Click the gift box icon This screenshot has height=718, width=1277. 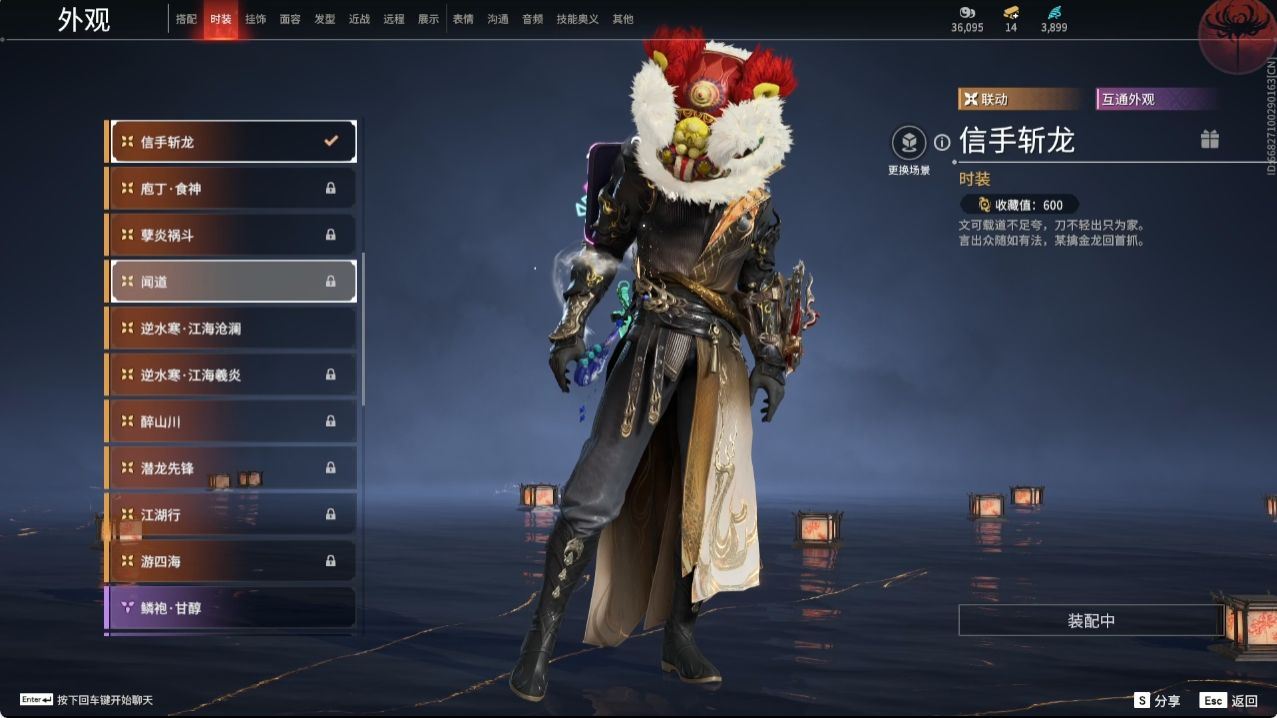pyautogui.click(x=1210, y=140)
